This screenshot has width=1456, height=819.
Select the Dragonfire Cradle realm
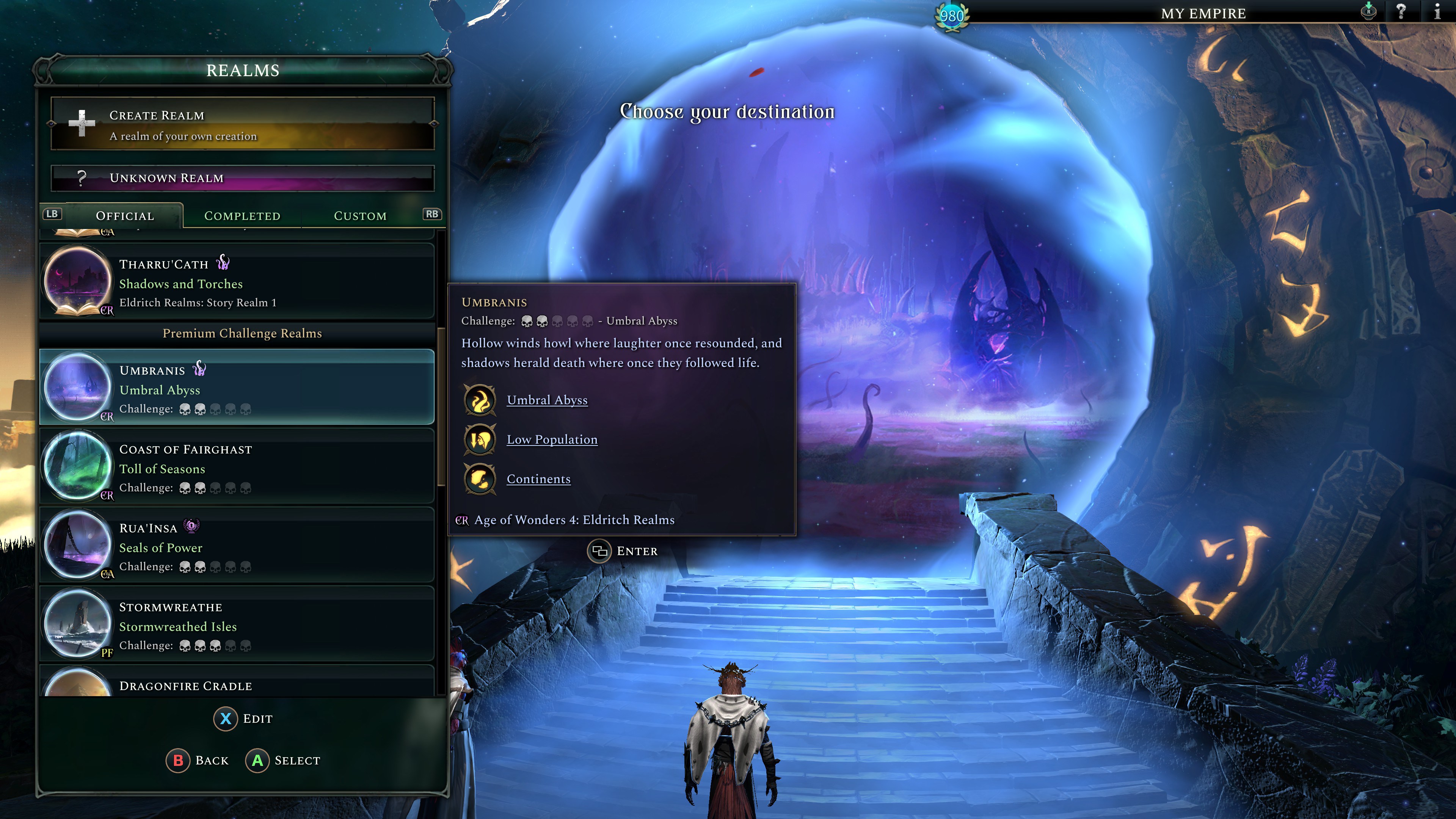(237, 685)
